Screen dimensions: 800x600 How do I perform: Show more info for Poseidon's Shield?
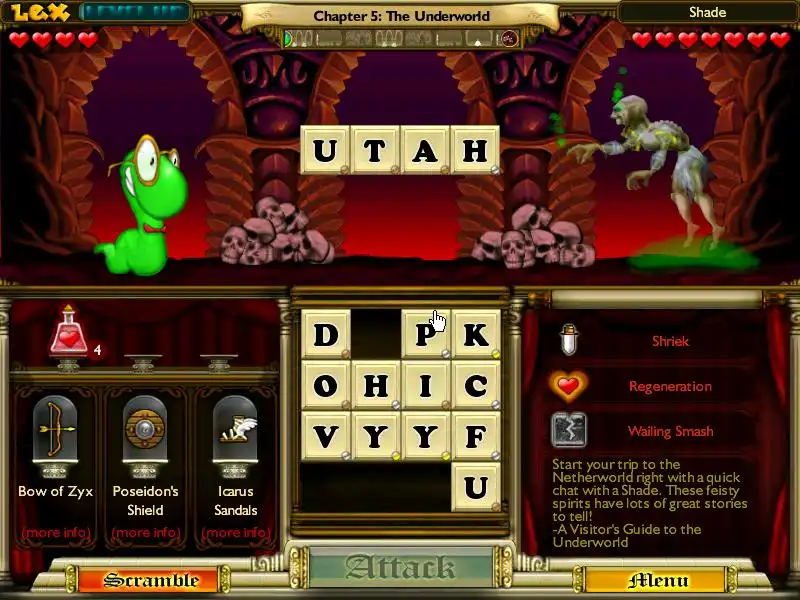145,532
